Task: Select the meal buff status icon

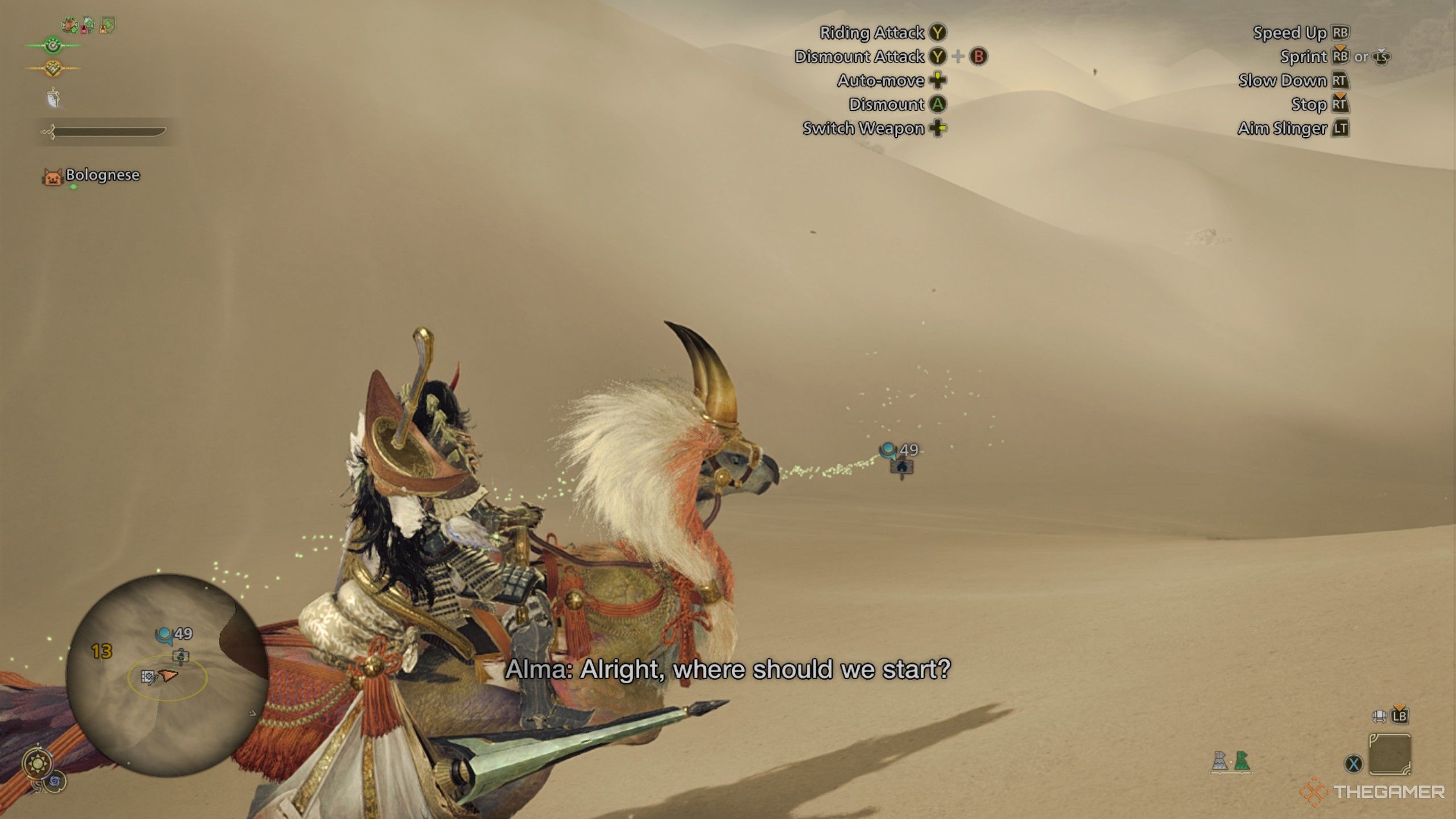Action: (x=70, y=24)
